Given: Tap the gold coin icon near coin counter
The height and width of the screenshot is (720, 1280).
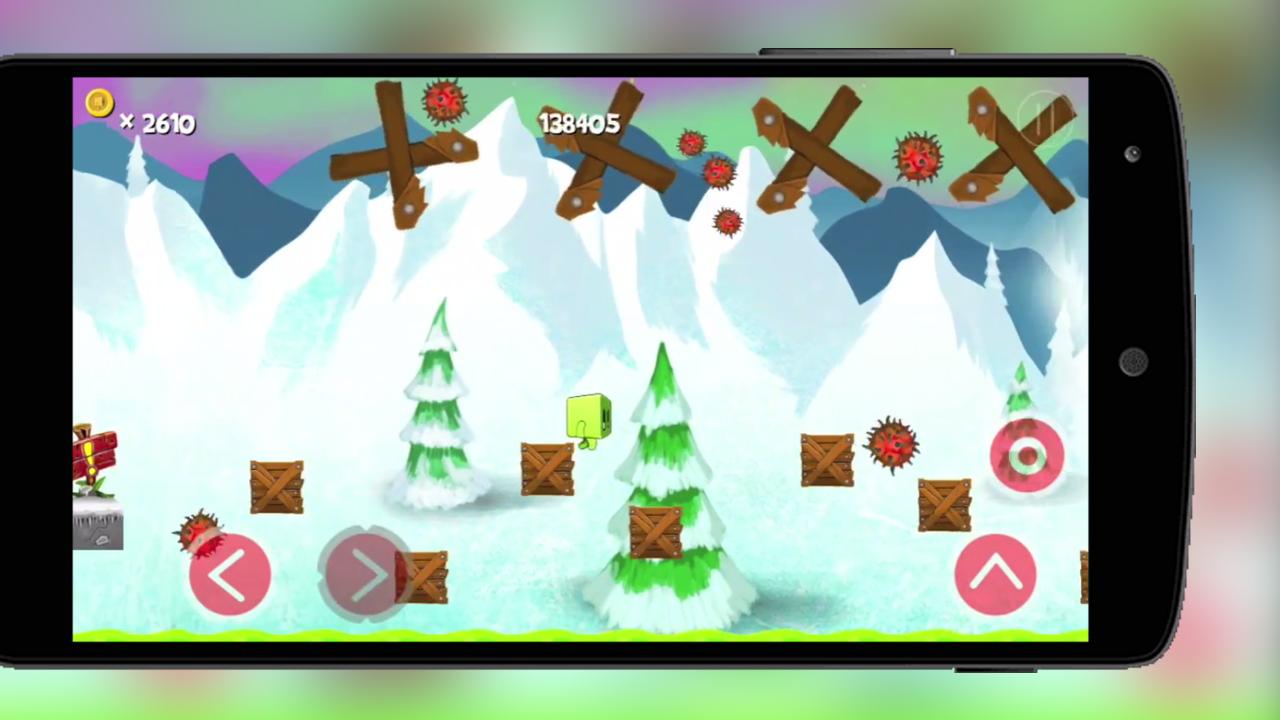Looking at the screenshot, I should (98, 104).
